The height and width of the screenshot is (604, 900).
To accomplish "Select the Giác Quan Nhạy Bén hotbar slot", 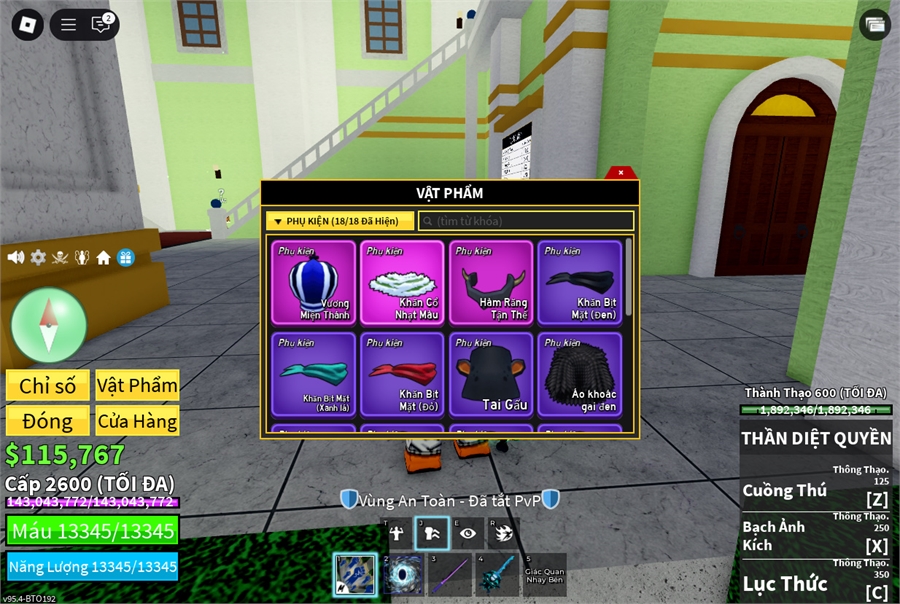I will 544,575.
